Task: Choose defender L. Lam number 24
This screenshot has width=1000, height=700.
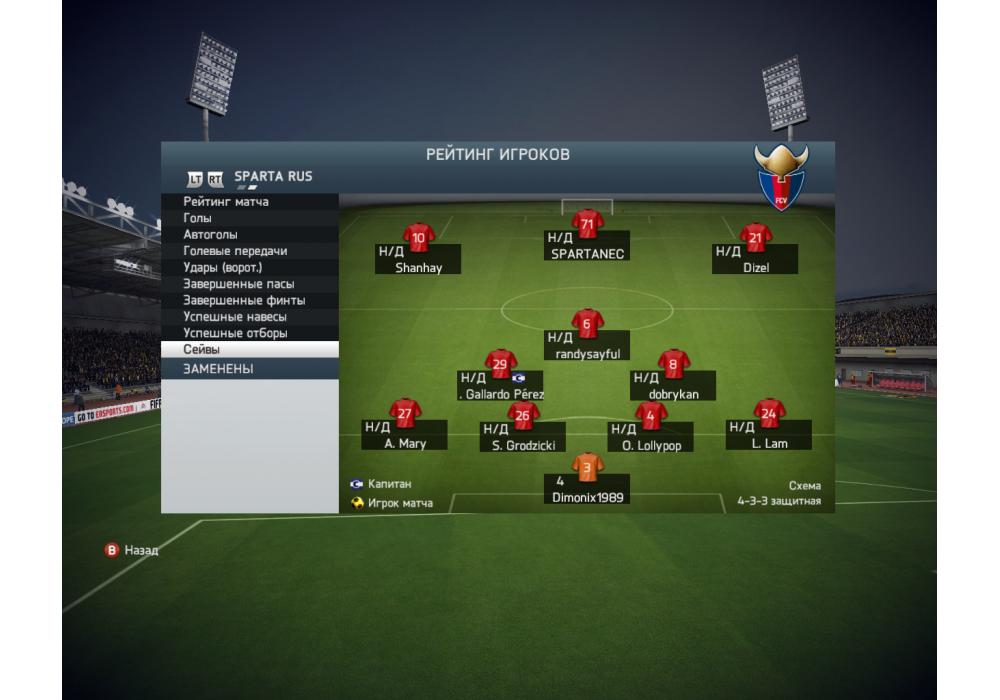Action: click(768, 430)
